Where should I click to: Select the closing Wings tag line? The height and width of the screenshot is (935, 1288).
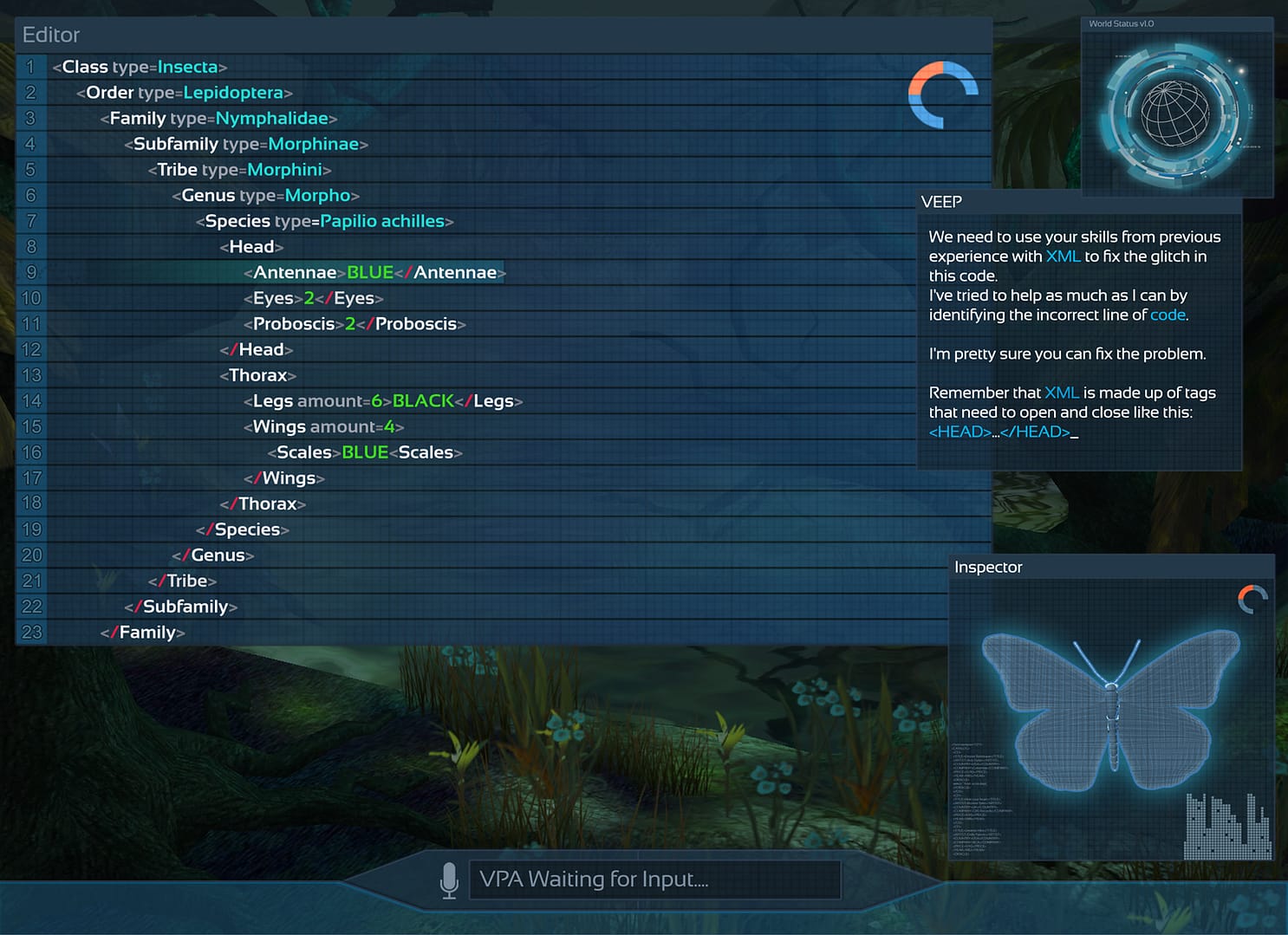point(284,478)
